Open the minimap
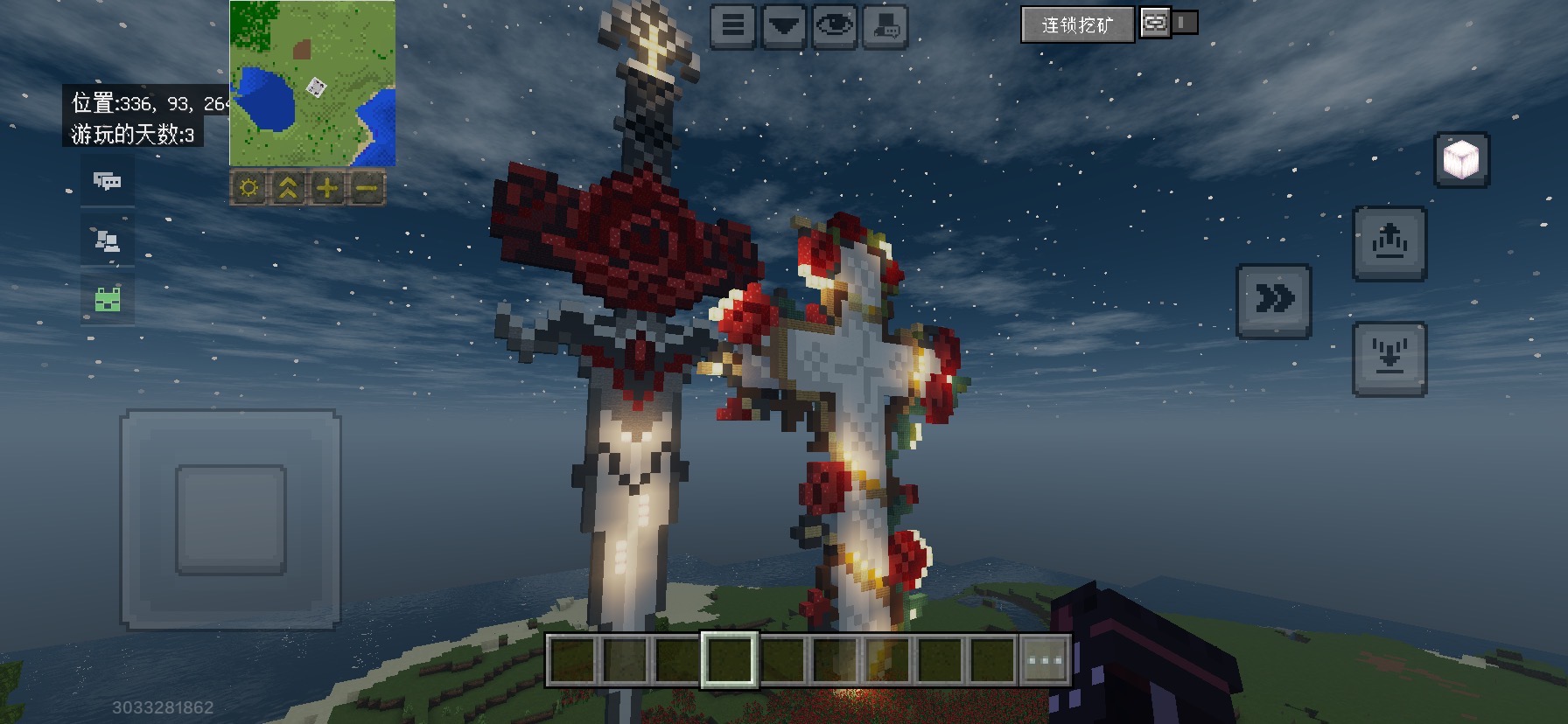Screen dimensions: 1568x724 [x=312, y=83]
